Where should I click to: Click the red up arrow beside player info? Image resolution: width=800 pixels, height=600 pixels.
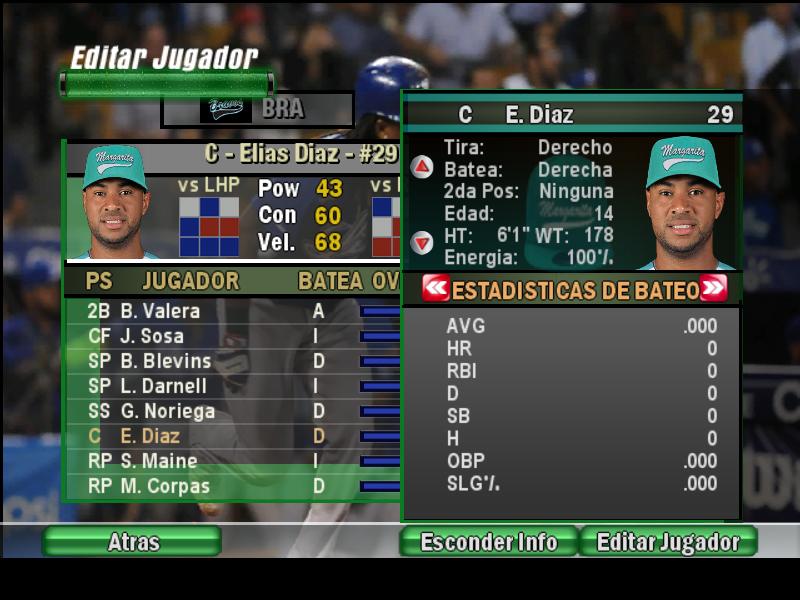point(423,167)
